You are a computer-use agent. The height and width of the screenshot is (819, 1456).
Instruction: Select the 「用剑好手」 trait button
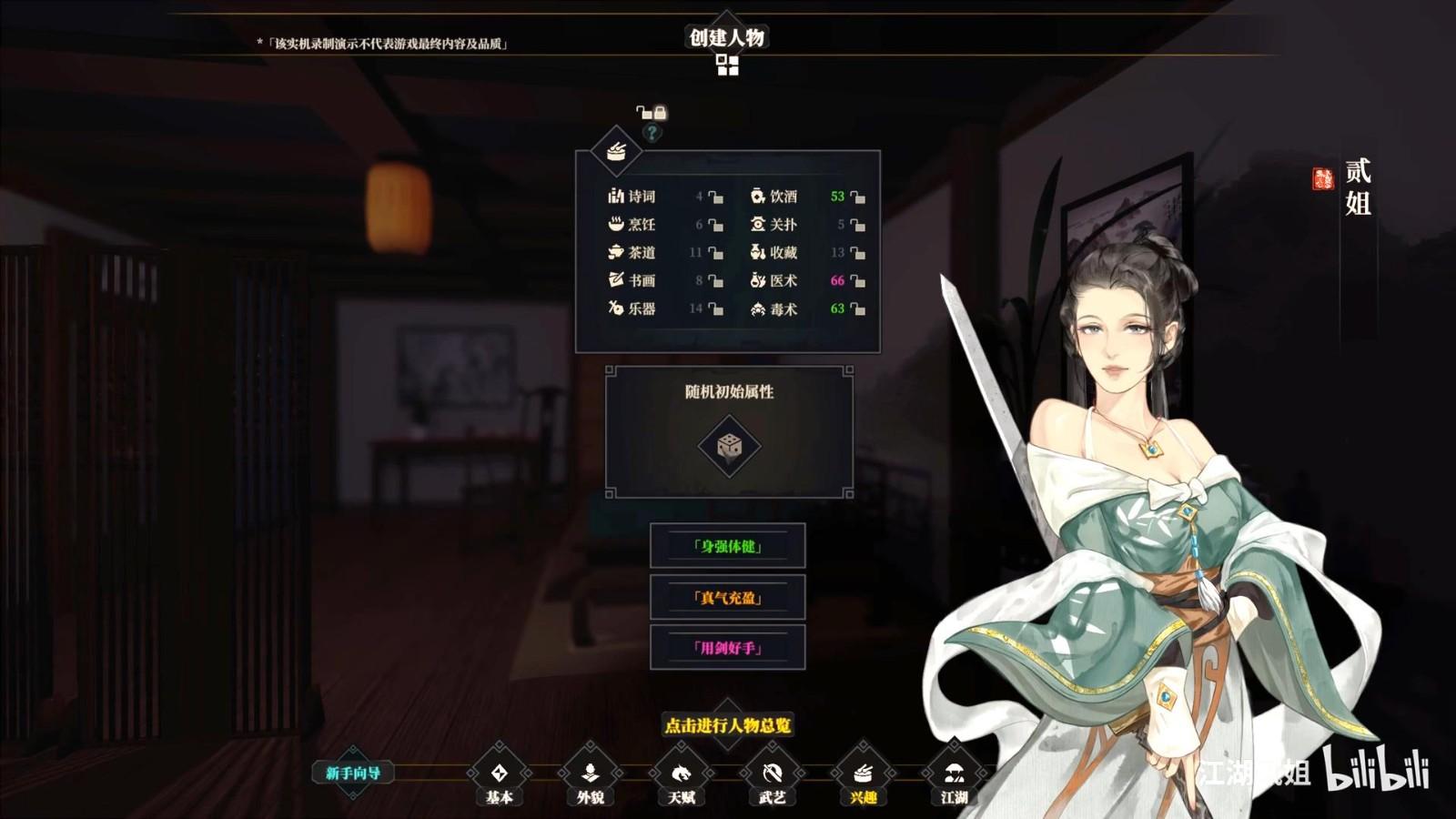(x=728, y=648)
